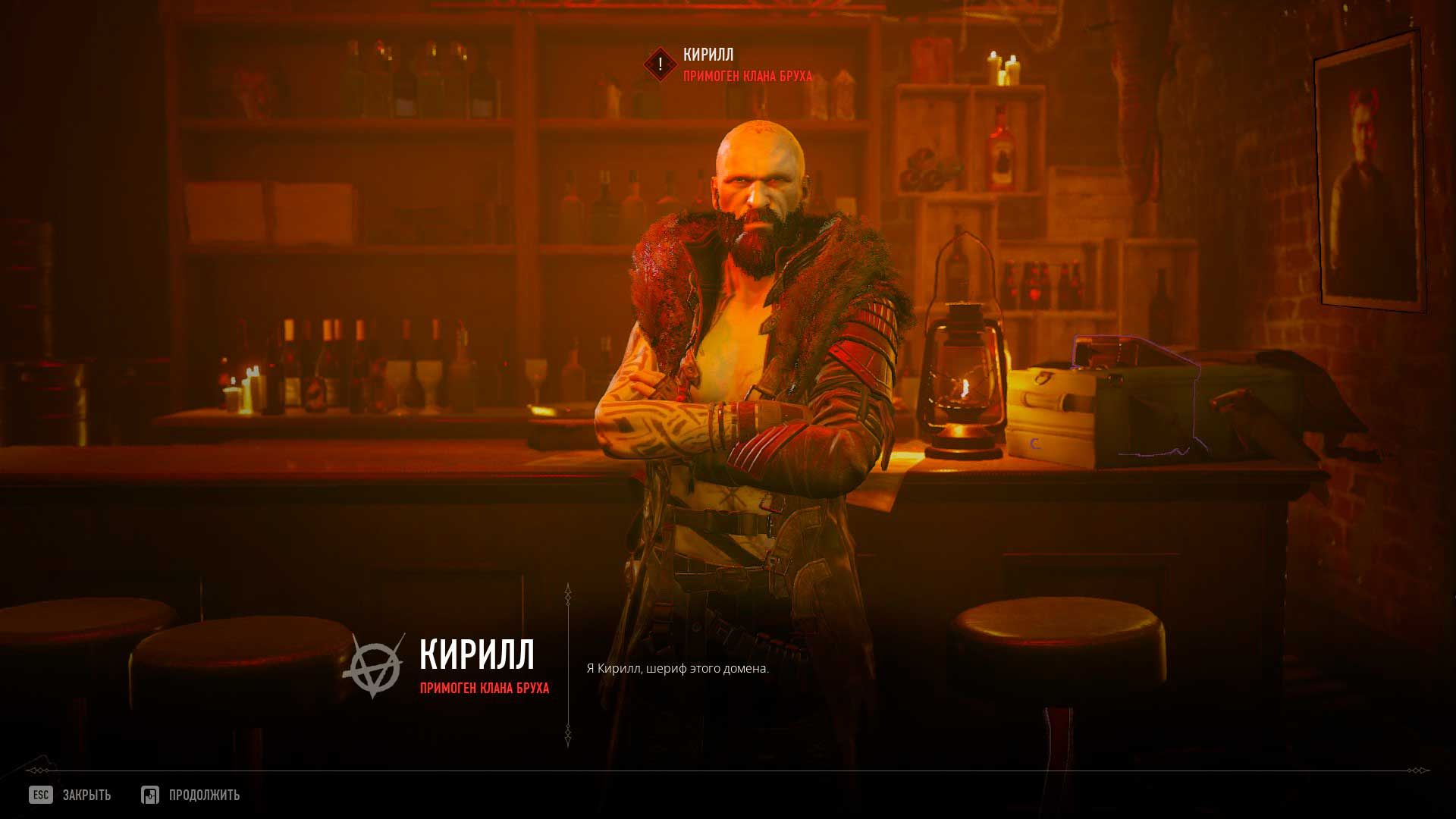The image size is (1456, 819).
Task: Click the decorative vertical divider beside the dialogue
Action: click(567, 667)
